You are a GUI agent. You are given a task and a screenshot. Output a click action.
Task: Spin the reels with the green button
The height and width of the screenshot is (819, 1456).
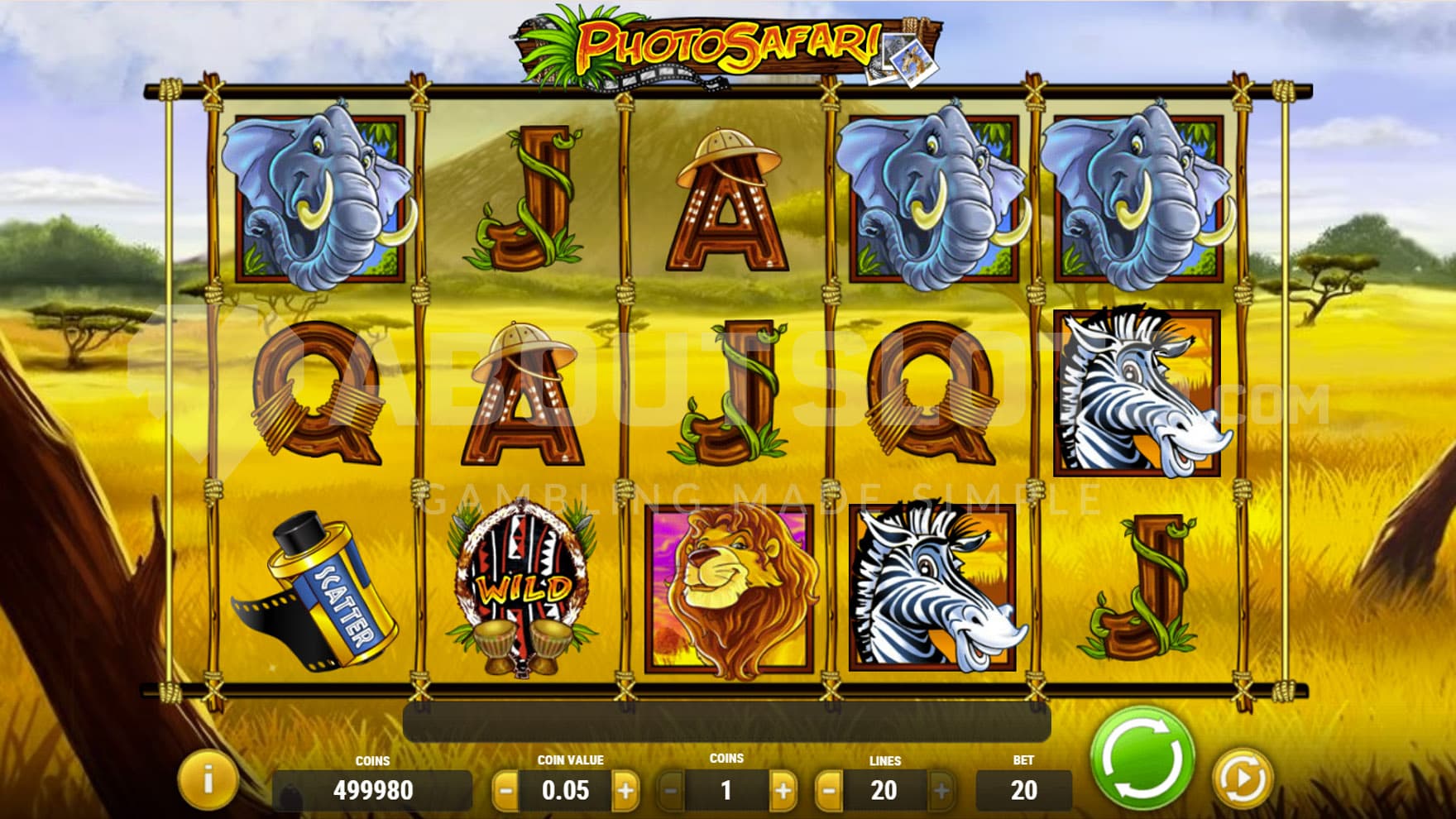[x=1142, y=758]
